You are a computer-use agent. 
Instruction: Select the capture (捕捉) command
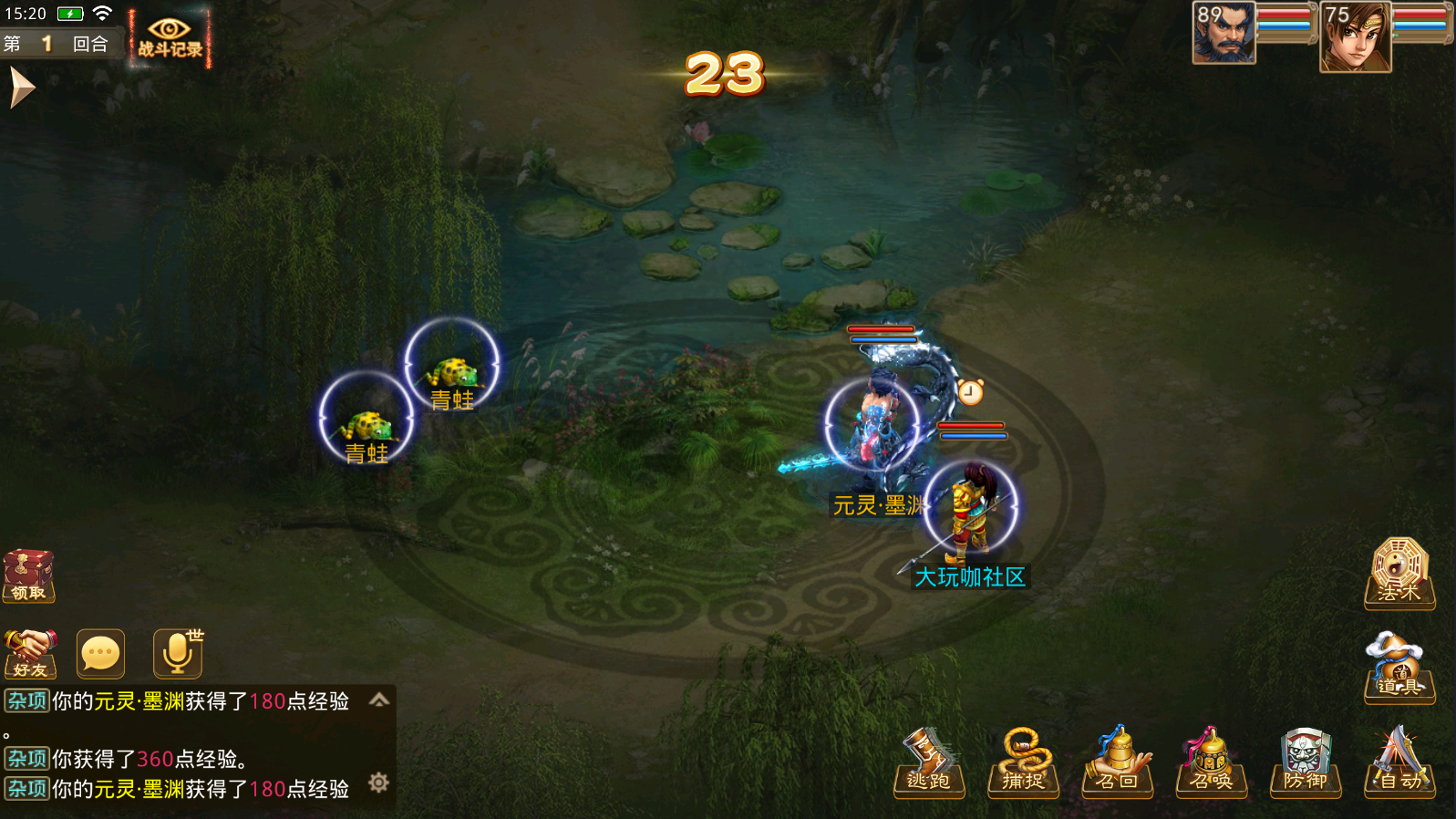[x=1023, y=763]
